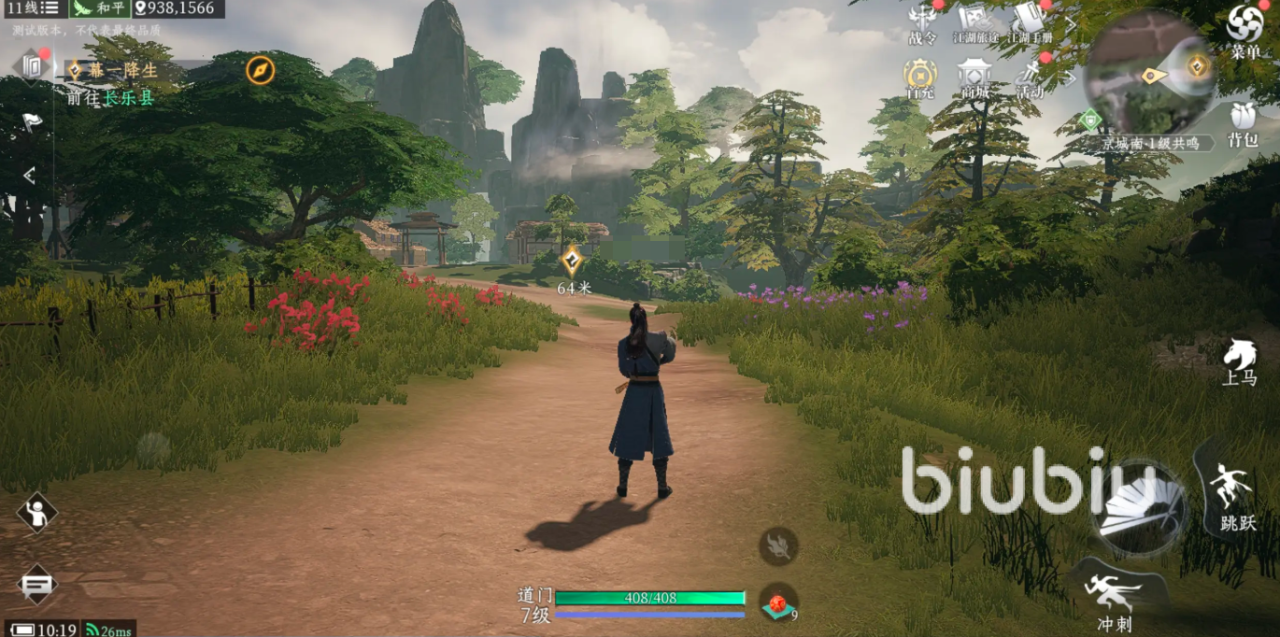This screenshot has height=637, width=1280.
Task: Open the 江湖旅途 journey panel
Action: click(x=974, y=22)
